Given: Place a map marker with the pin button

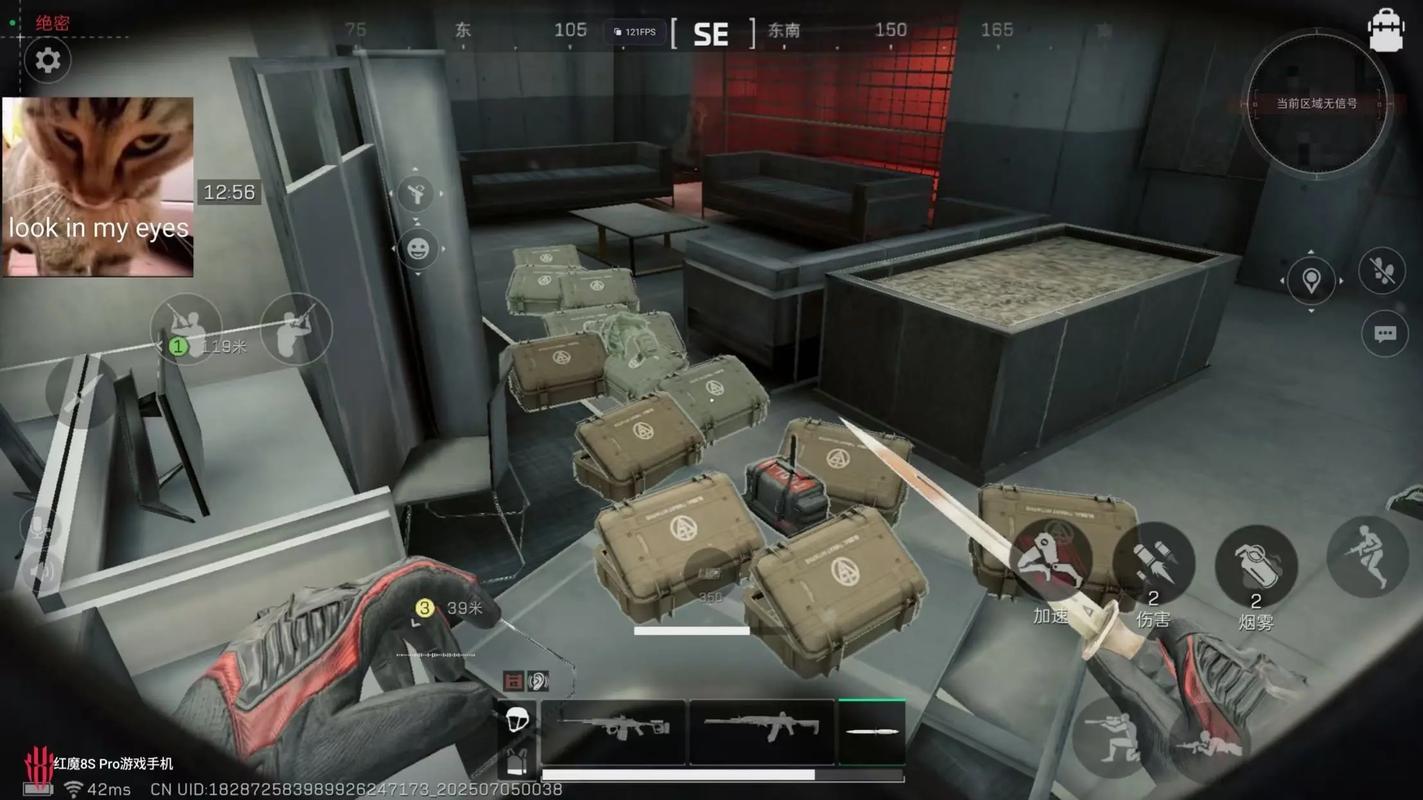Looking at the screenshot, I should pyautogui.click(x=1311, y=281).
